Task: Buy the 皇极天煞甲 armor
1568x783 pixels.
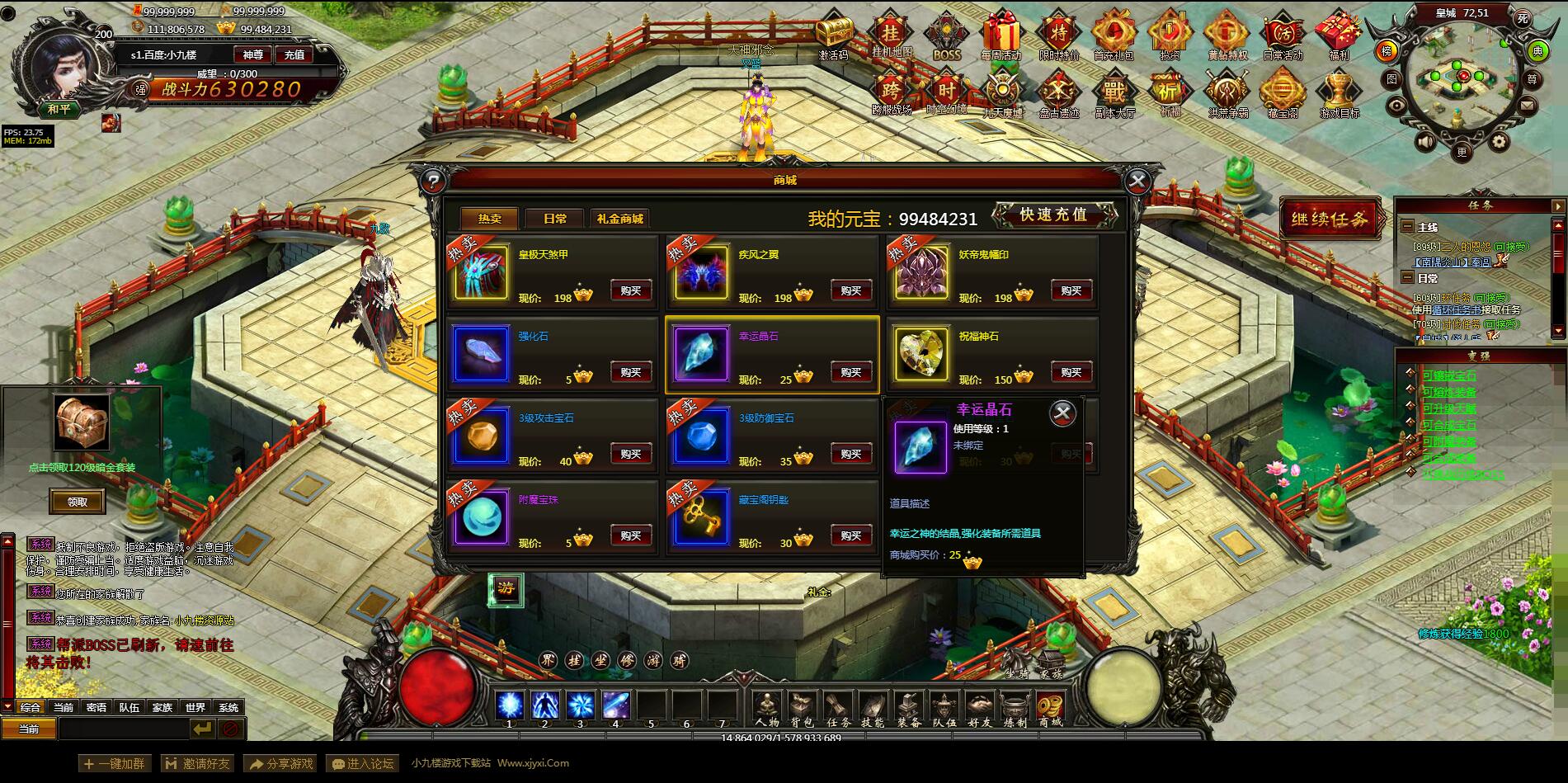Action: (631, 290)
